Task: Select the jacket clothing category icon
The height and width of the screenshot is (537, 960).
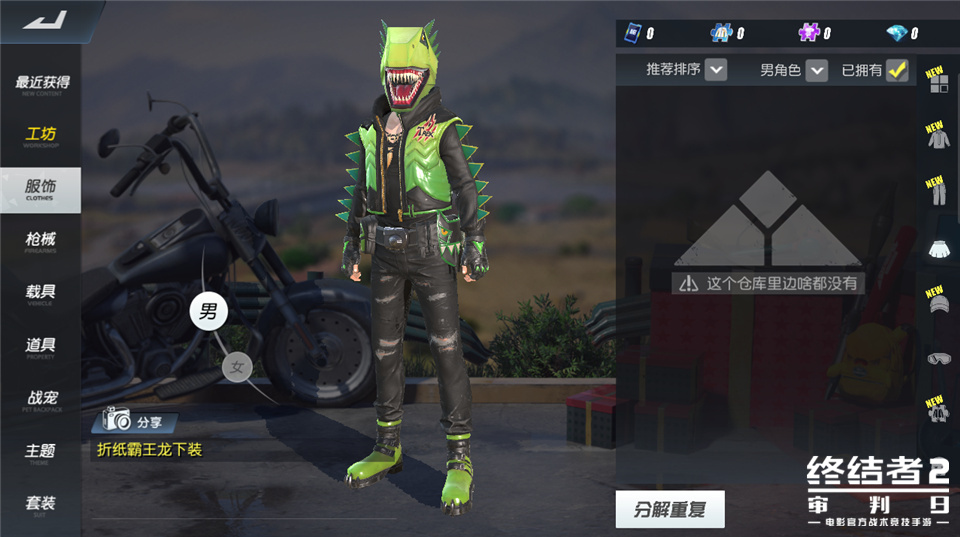Action: pos(938,138)
